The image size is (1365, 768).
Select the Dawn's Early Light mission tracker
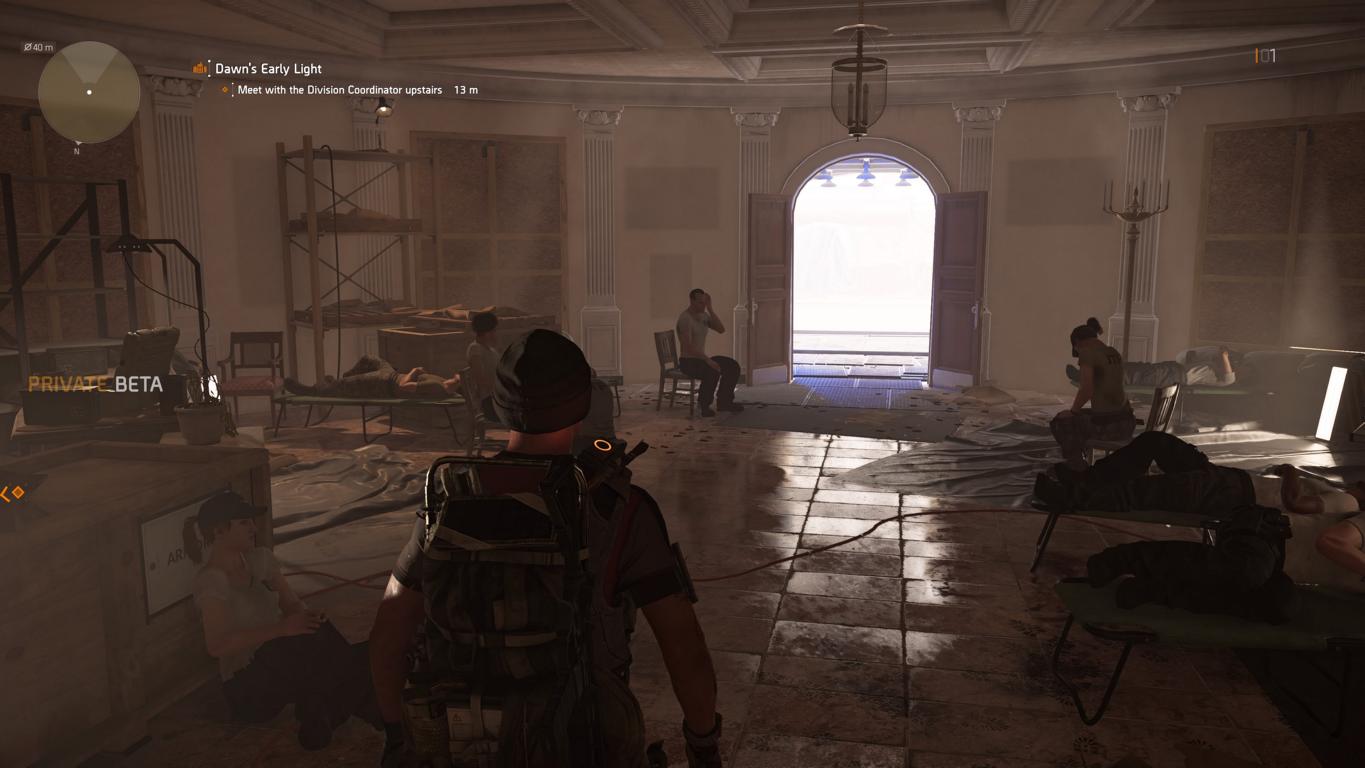pyautogui.click(x=267, y=69)
